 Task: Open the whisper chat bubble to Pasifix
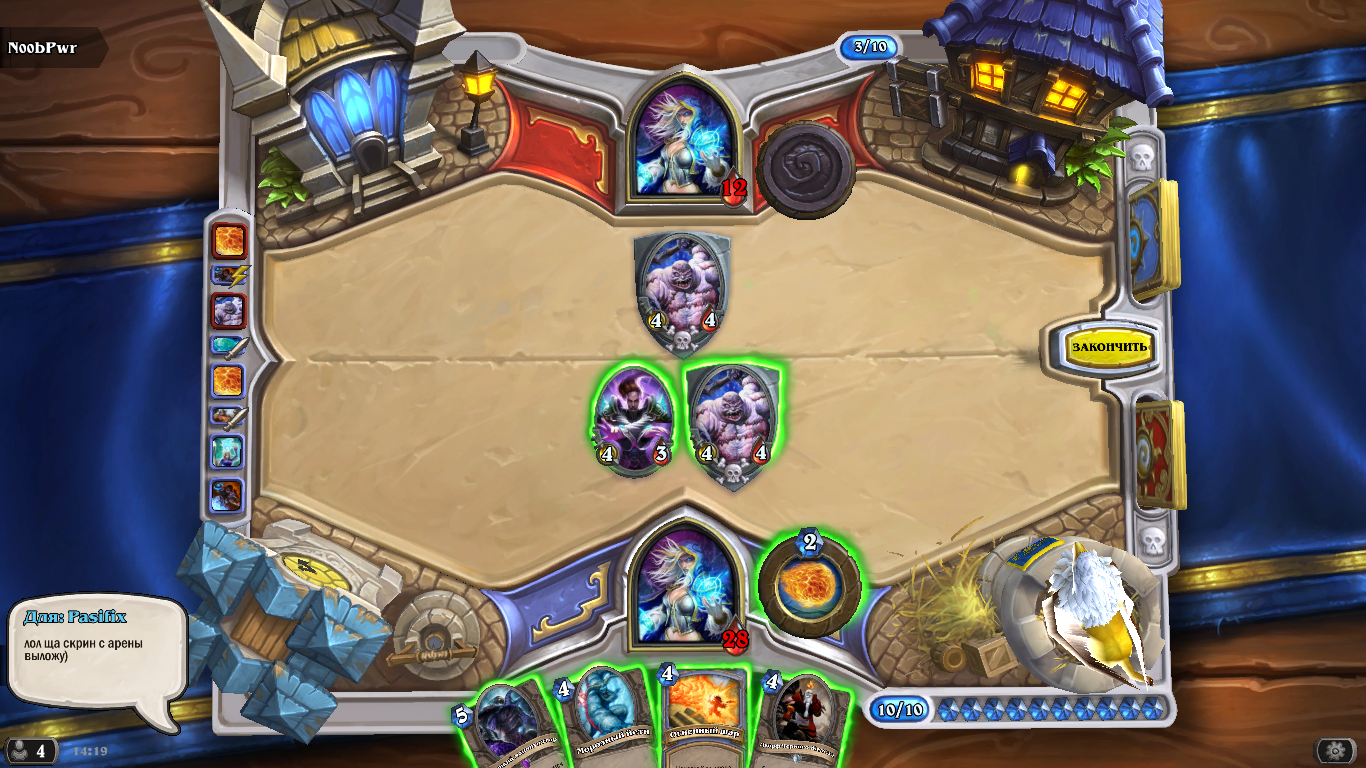coord(97,660)
